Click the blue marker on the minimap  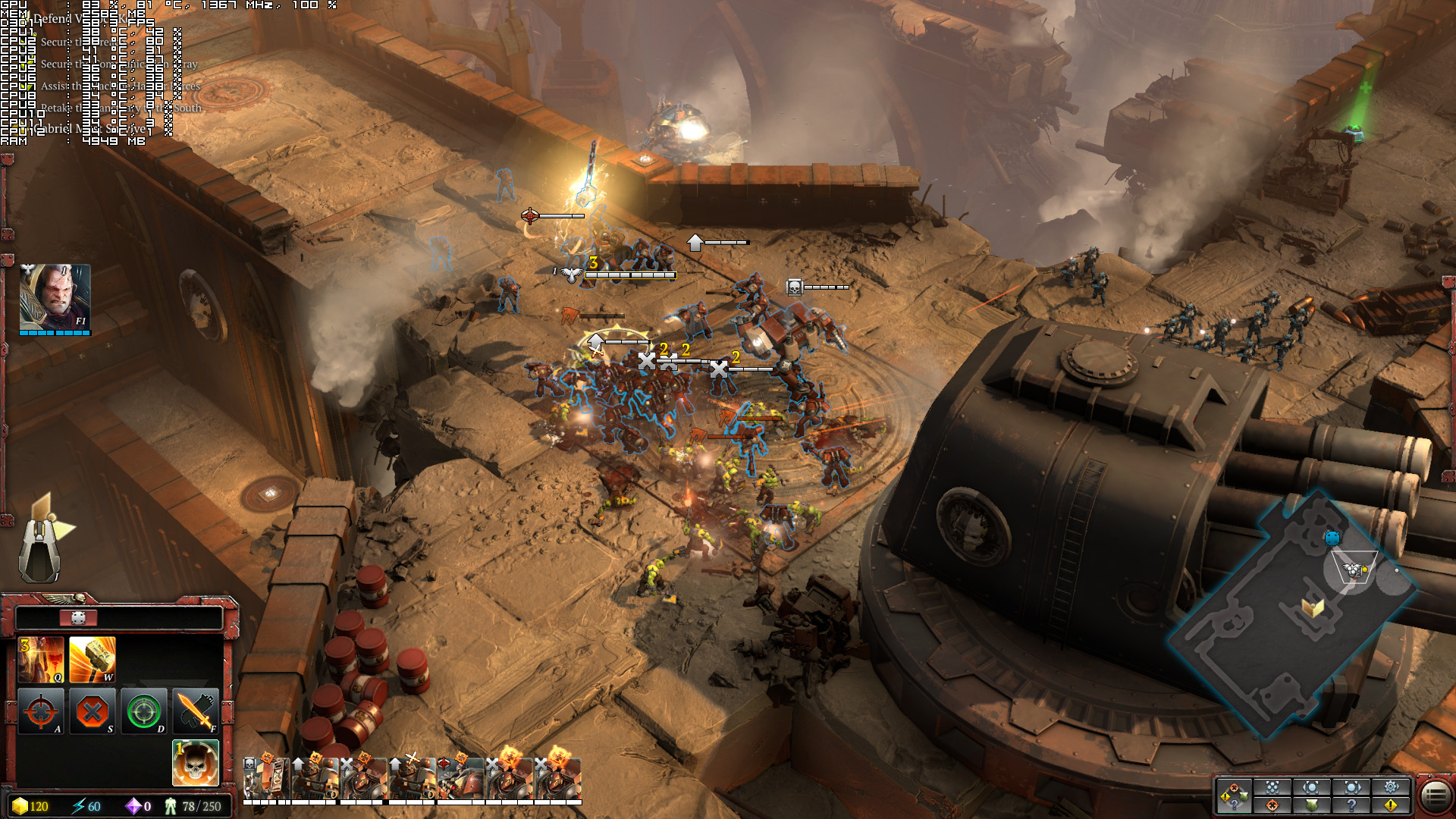click(x=1332, y=538)
